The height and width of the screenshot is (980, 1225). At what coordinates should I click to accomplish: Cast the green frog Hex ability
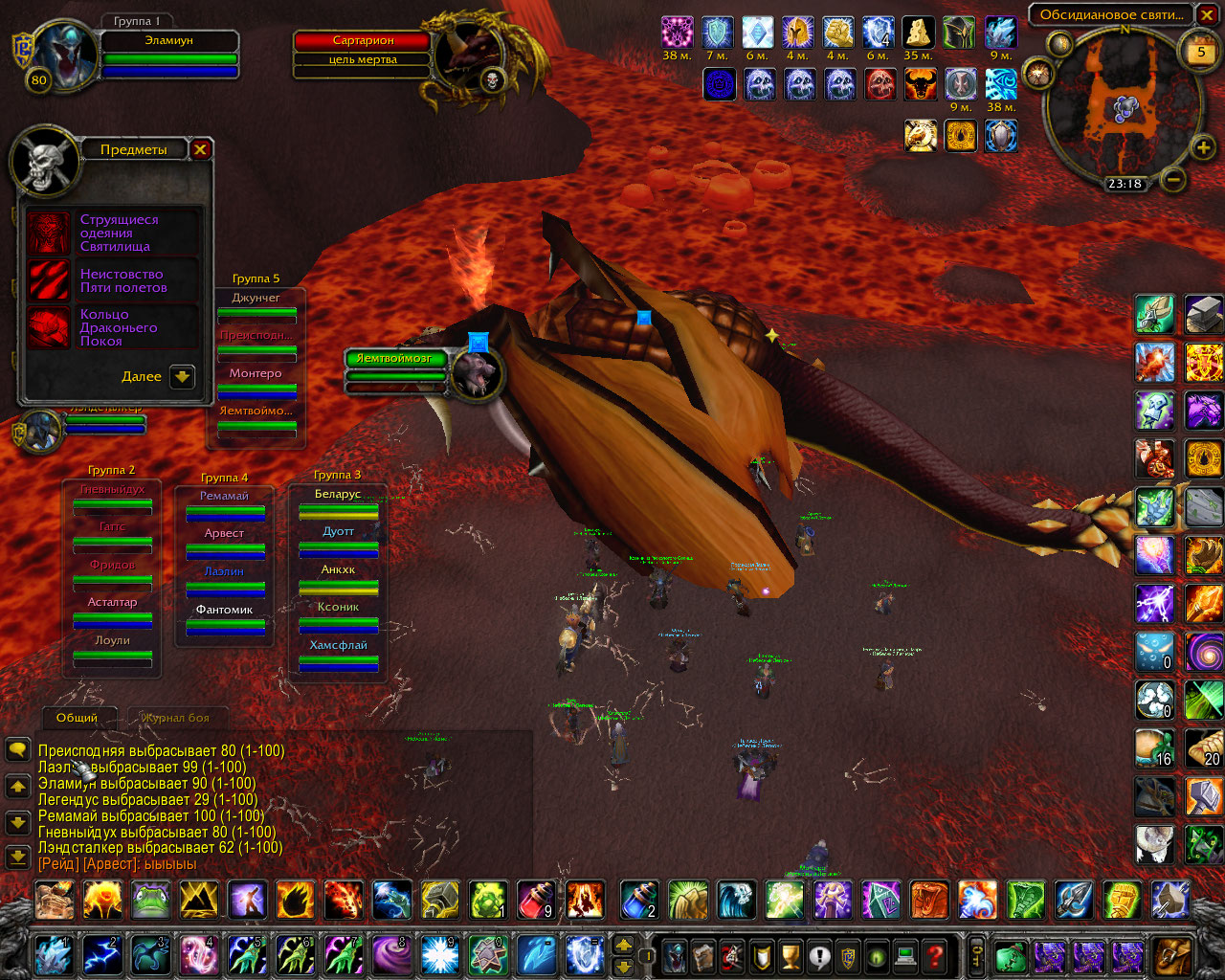(151, 901)
